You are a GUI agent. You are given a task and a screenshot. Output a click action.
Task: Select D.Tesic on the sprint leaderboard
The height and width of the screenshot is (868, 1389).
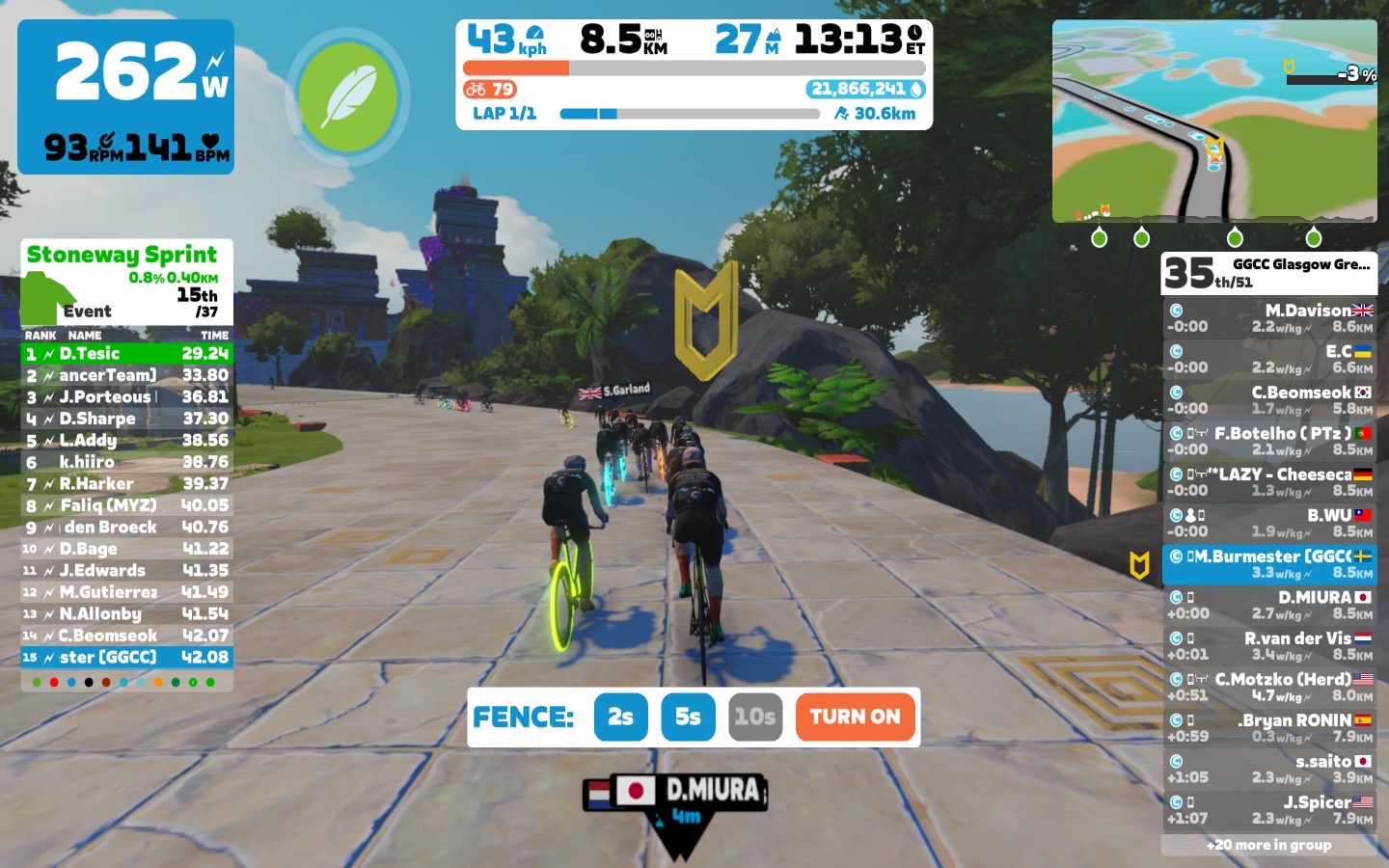pos(126,354)
